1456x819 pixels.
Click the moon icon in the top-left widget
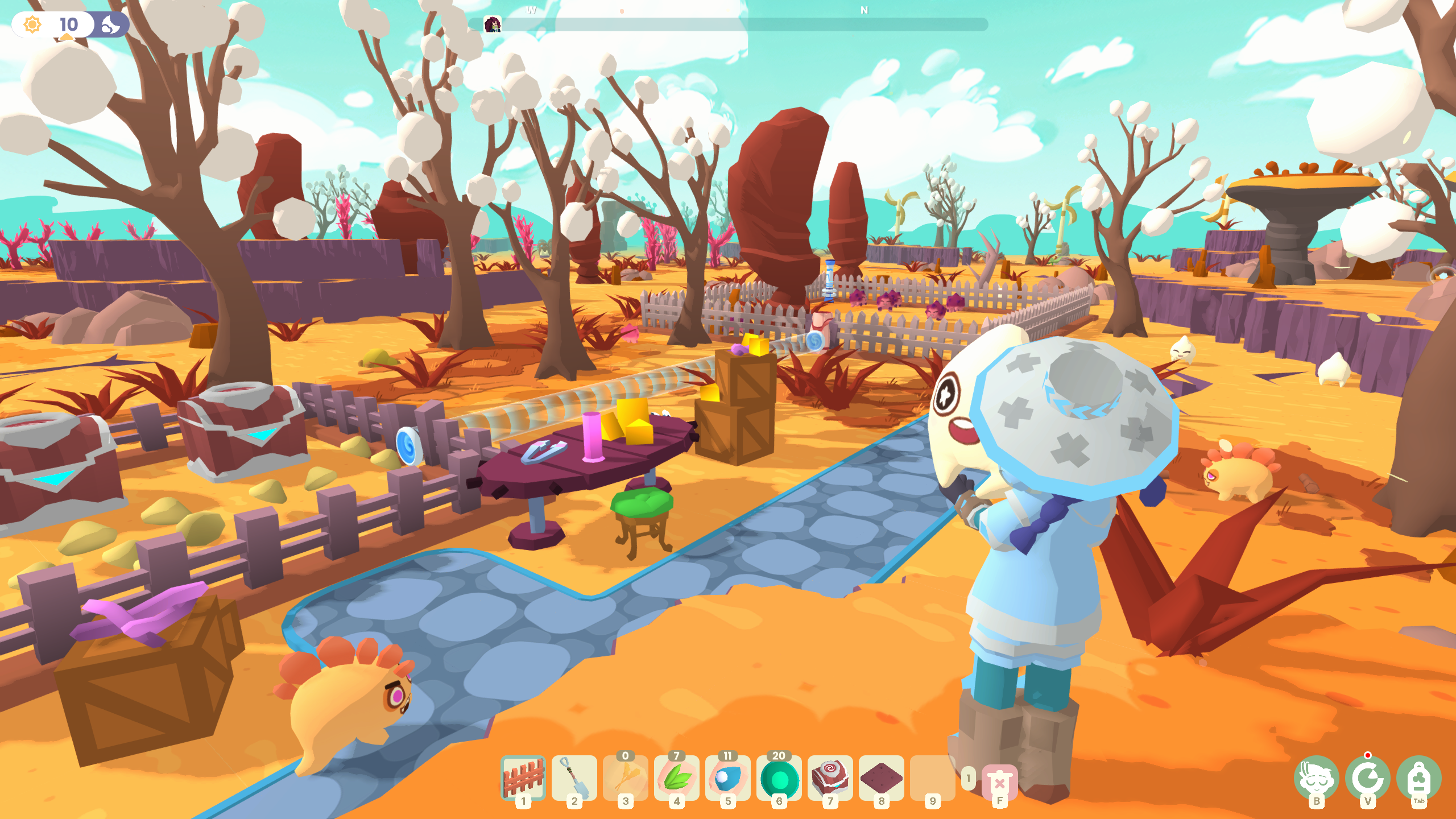(x=111, y=25)
